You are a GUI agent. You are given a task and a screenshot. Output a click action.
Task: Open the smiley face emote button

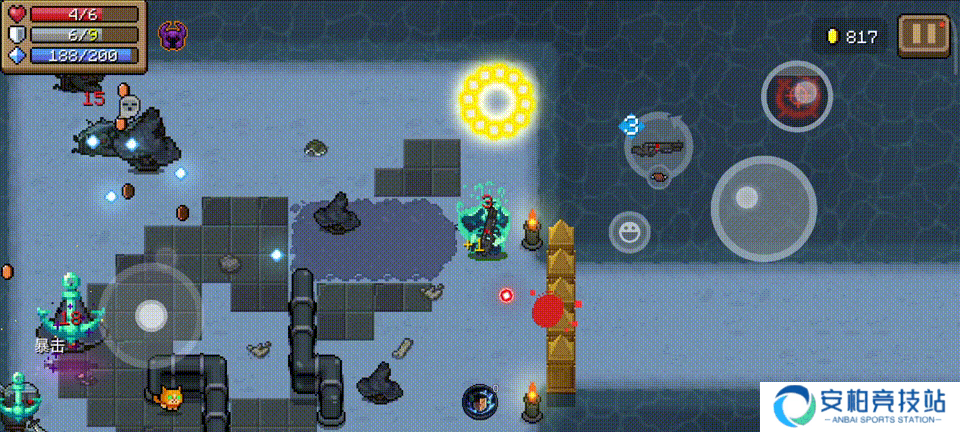coord(629,232)
